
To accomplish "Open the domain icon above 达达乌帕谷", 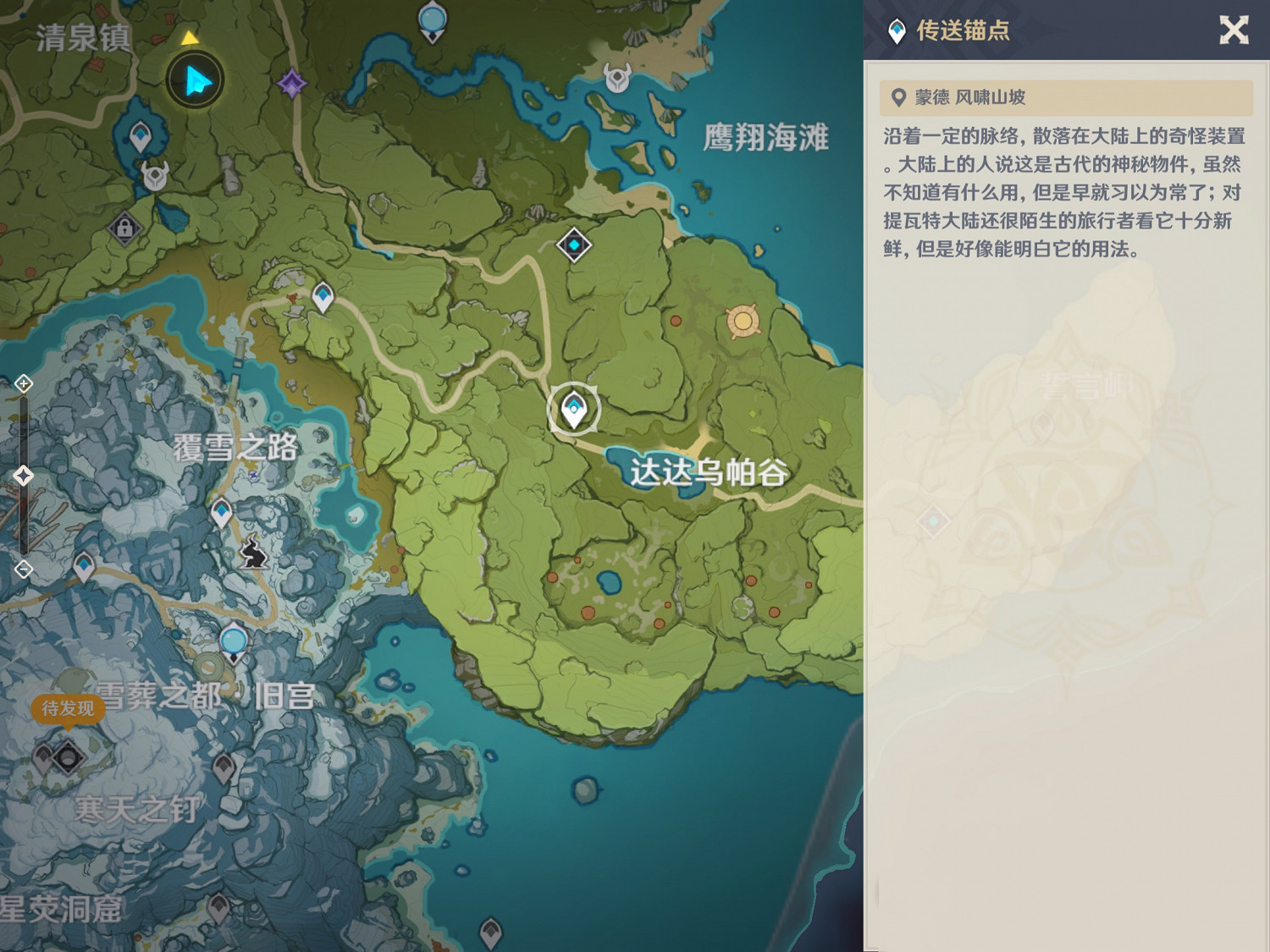I will click(572, 245).
